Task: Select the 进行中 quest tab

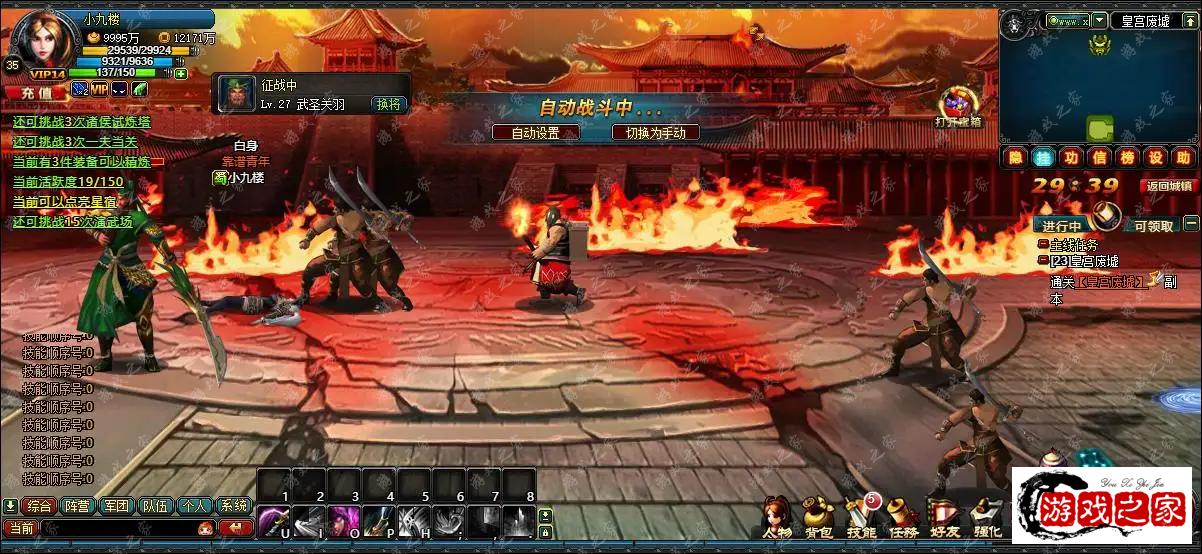Action: 1061,226
